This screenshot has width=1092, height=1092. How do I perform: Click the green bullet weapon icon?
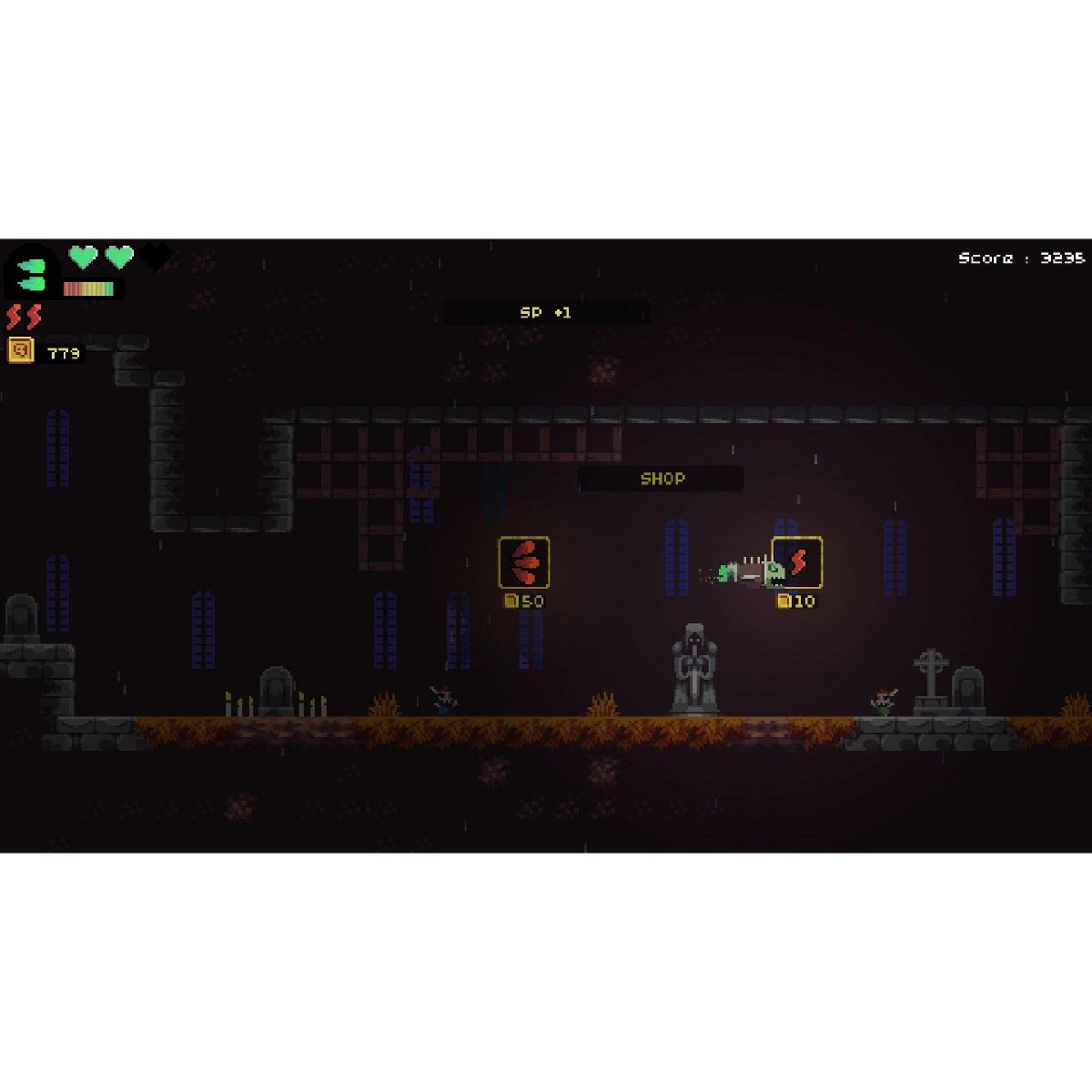(x=33, y=274)
